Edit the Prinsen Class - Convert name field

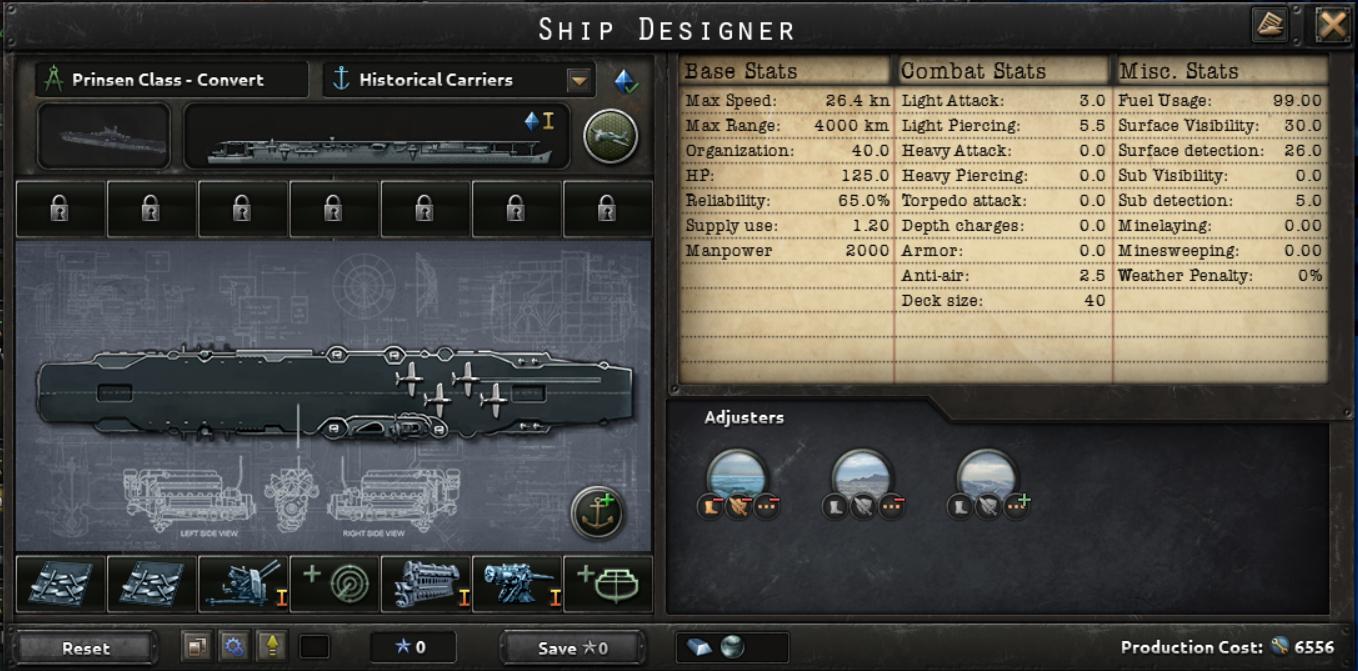coord(171,80)
